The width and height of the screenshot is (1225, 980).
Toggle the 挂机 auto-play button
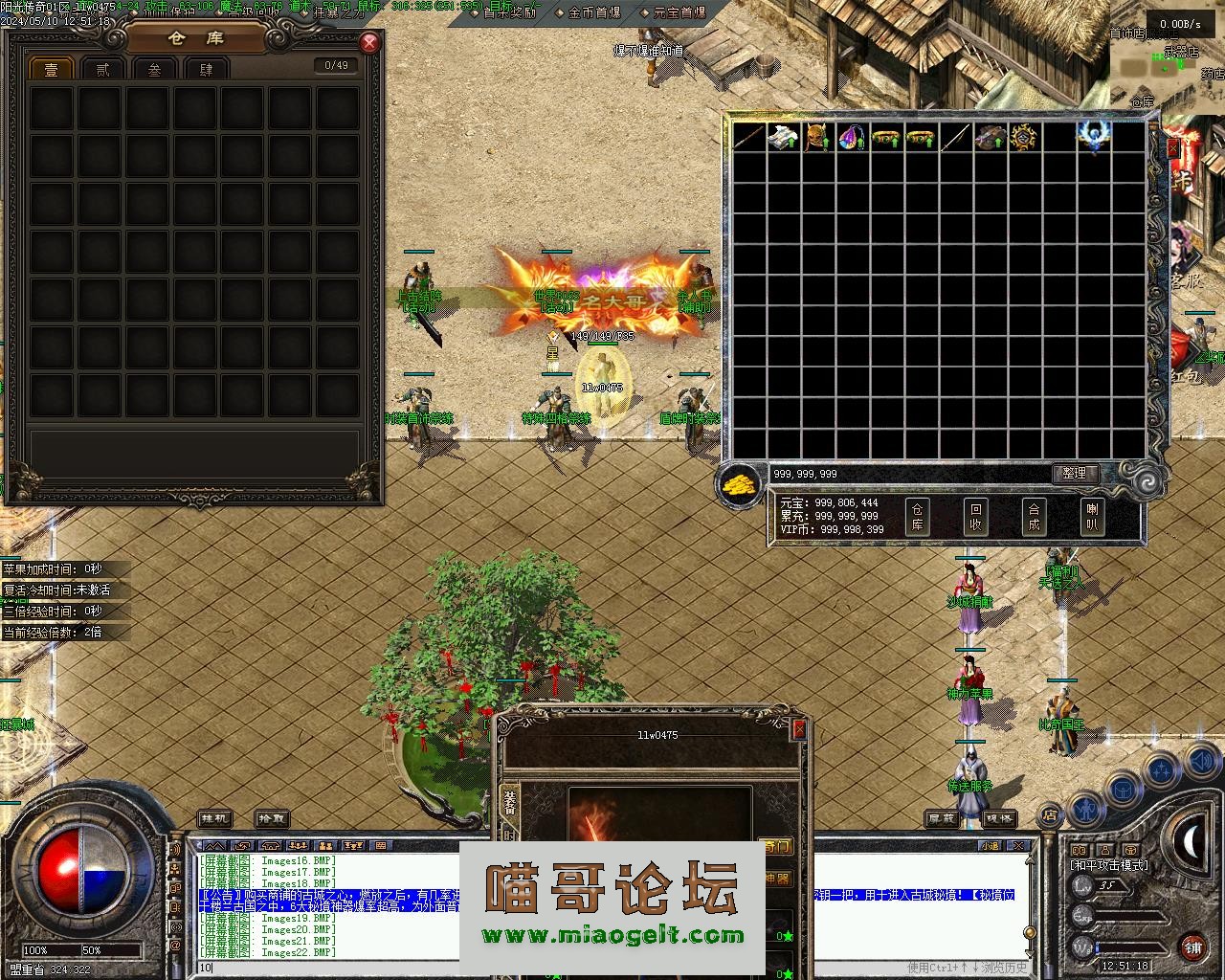point(215,819)
